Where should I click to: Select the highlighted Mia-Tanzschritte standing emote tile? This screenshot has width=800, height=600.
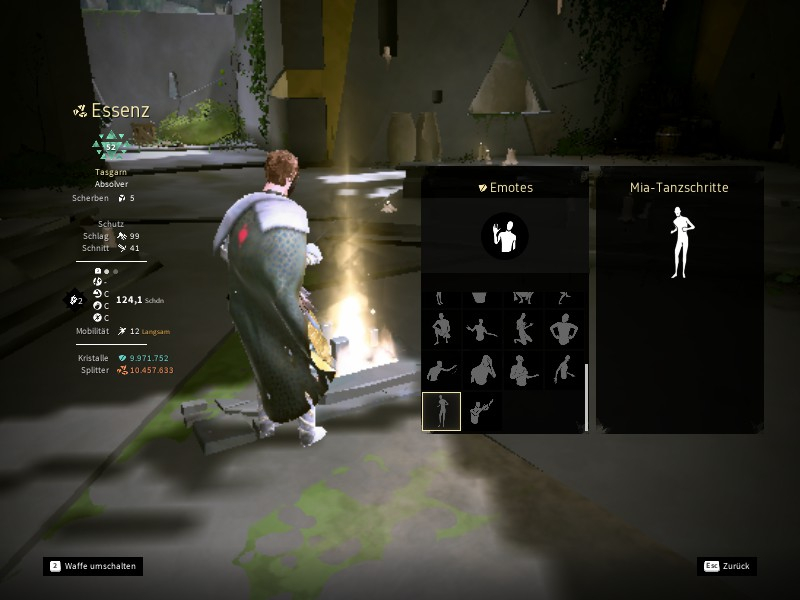(441, 411)
